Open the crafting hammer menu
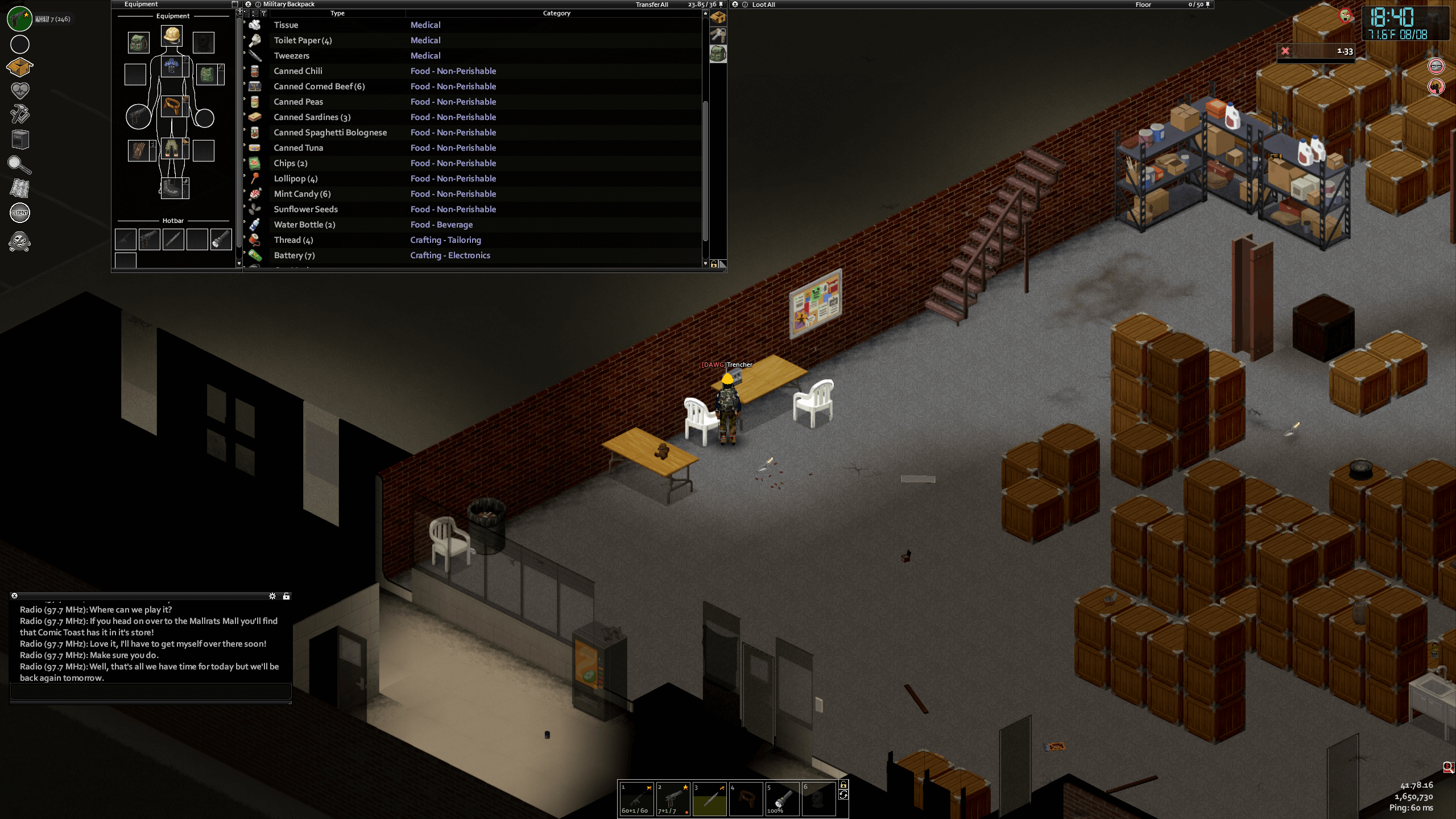The width and height of the screenshot is (1456, 819). pos(20,114)
